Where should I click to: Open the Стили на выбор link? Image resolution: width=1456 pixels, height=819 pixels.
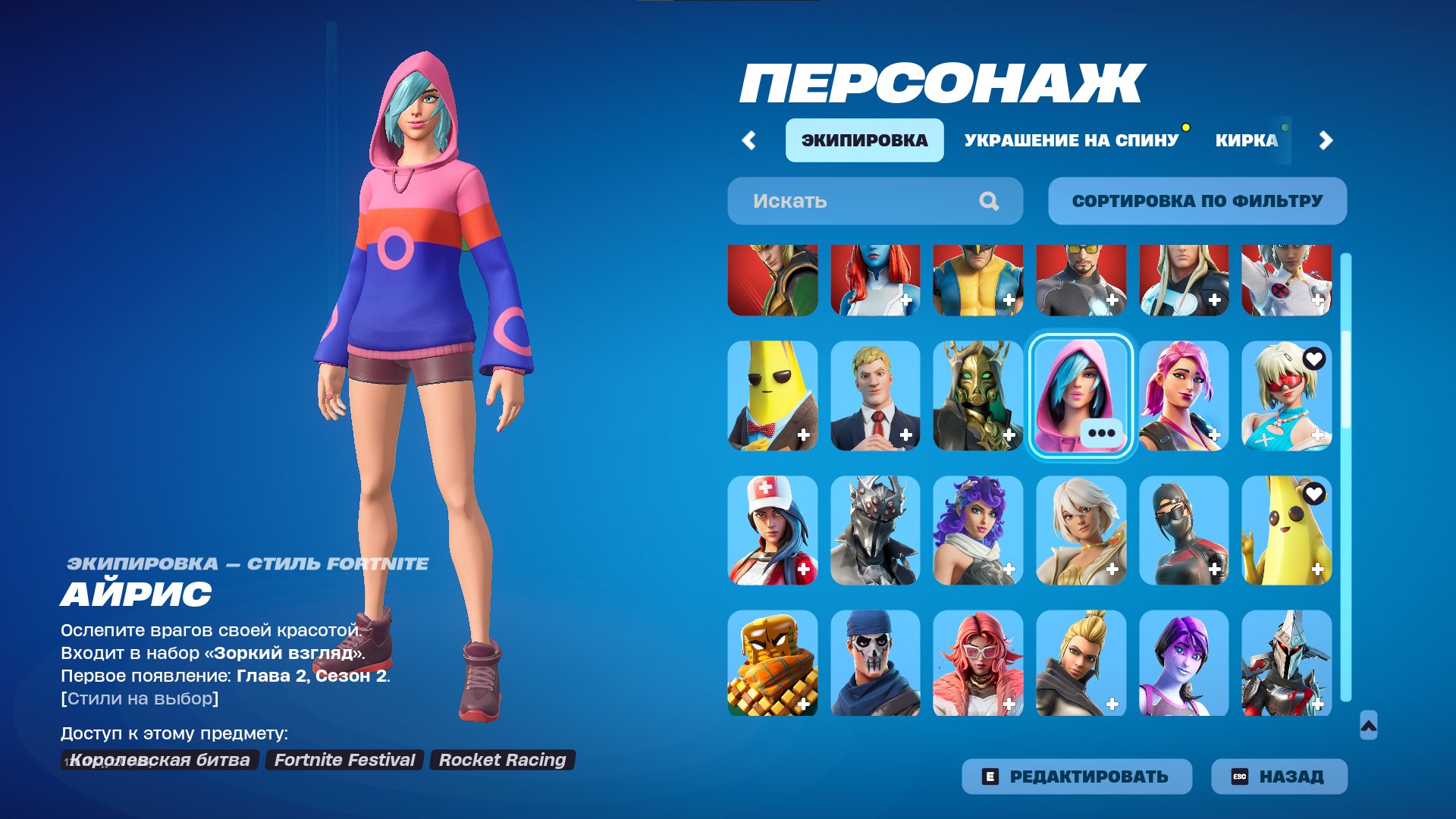point(138,699)
